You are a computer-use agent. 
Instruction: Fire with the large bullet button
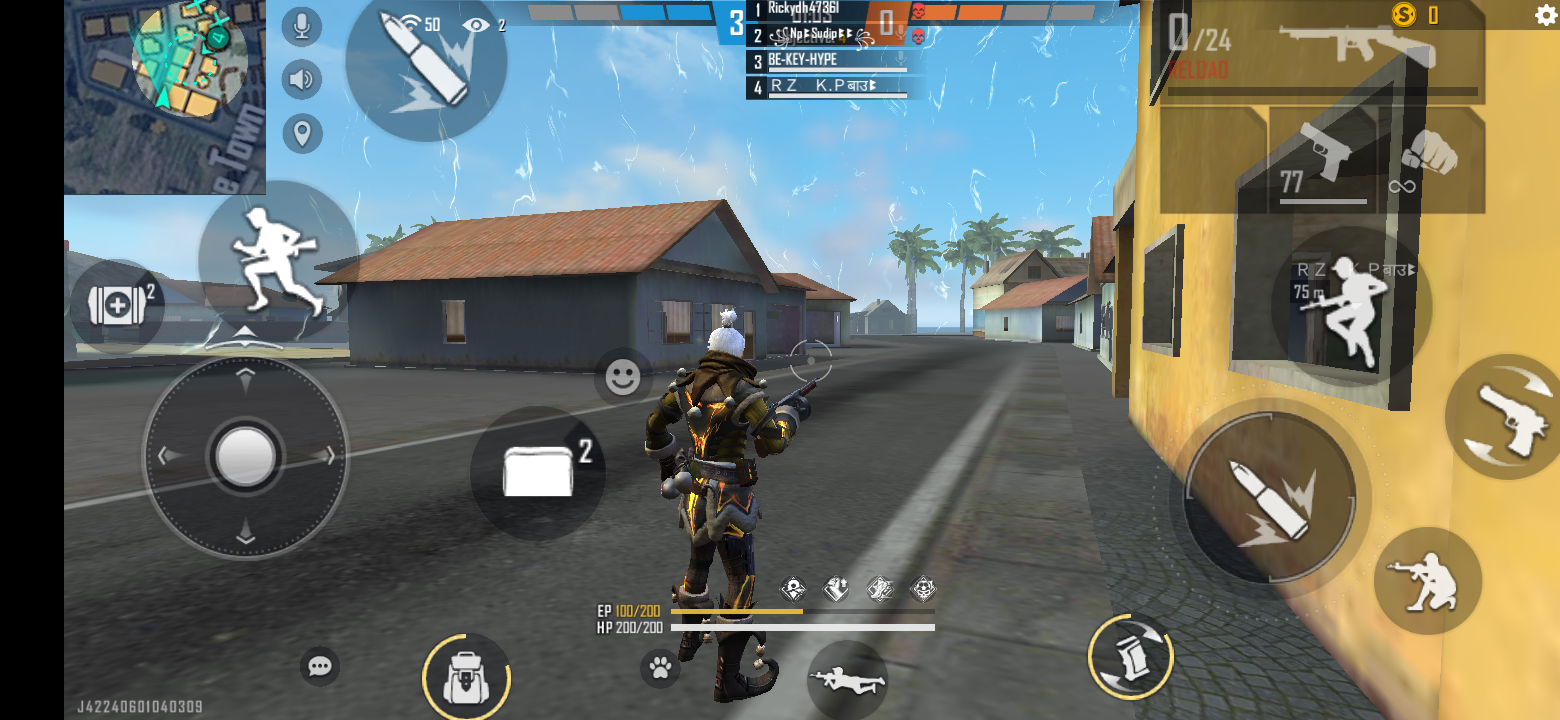pyautogui.click(x=1269, y=498)
